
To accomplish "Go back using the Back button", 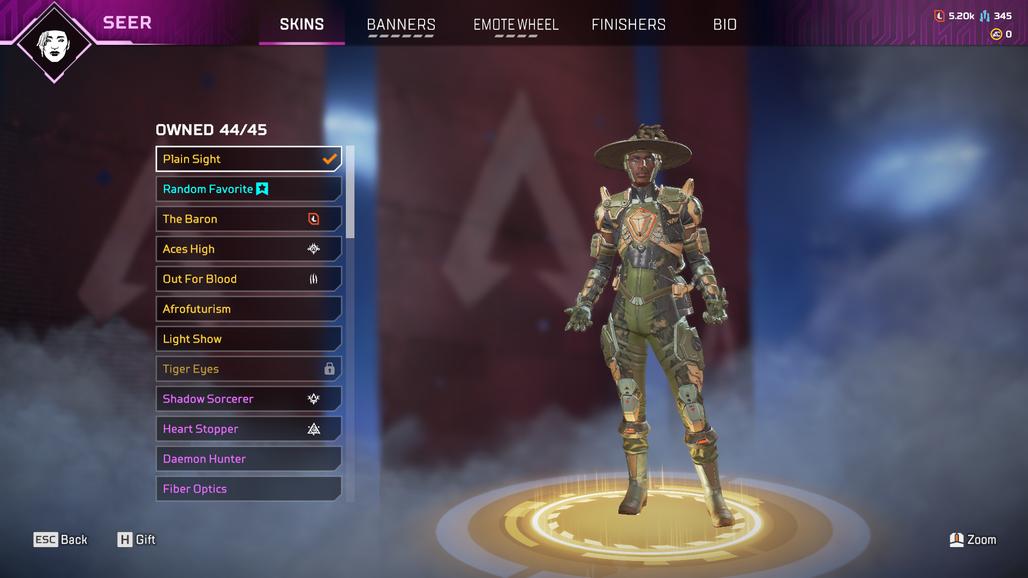I will point(61,540).
